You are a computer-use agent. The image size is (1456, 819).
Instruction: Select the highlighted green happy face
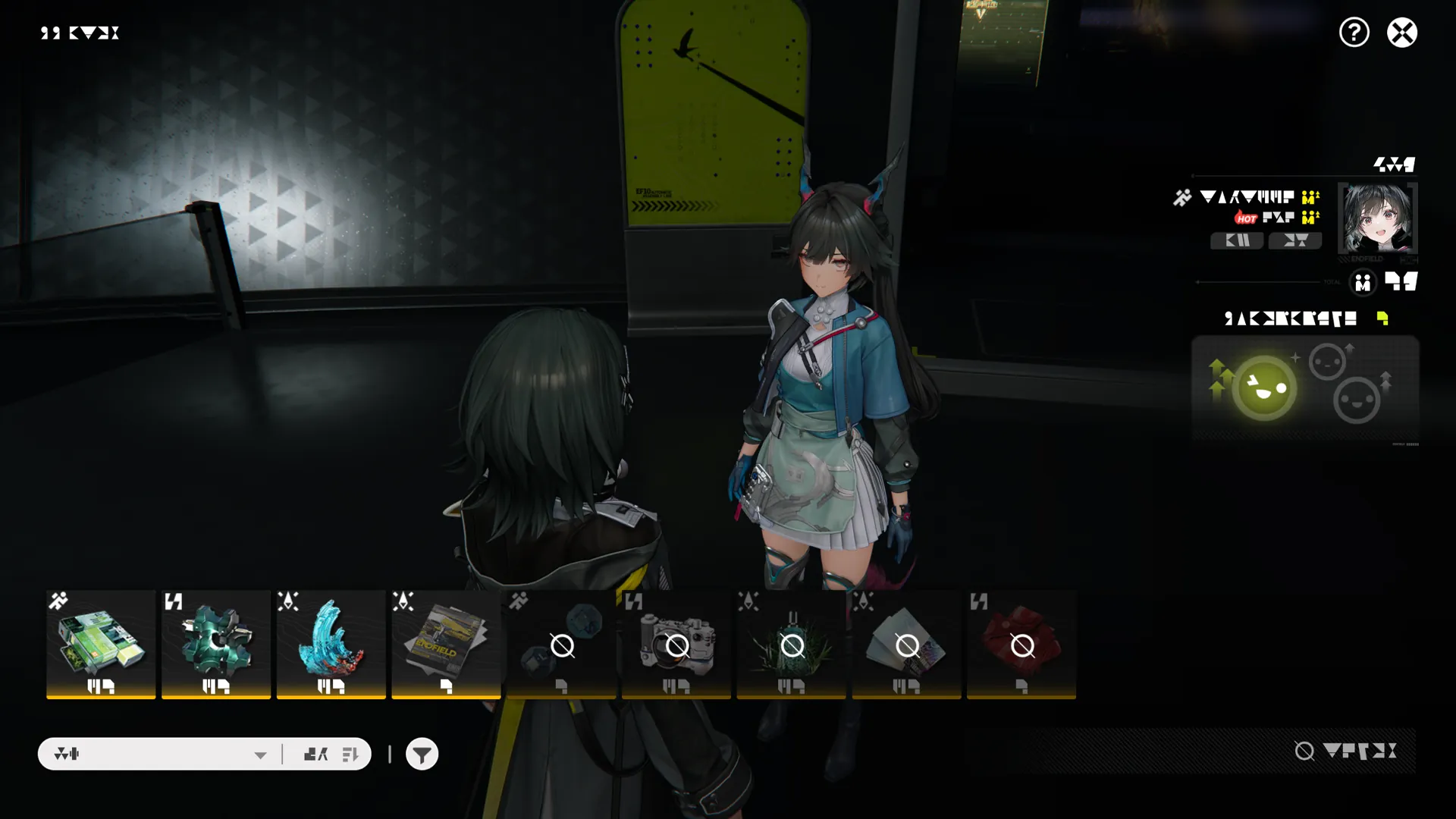(1264, 388)
